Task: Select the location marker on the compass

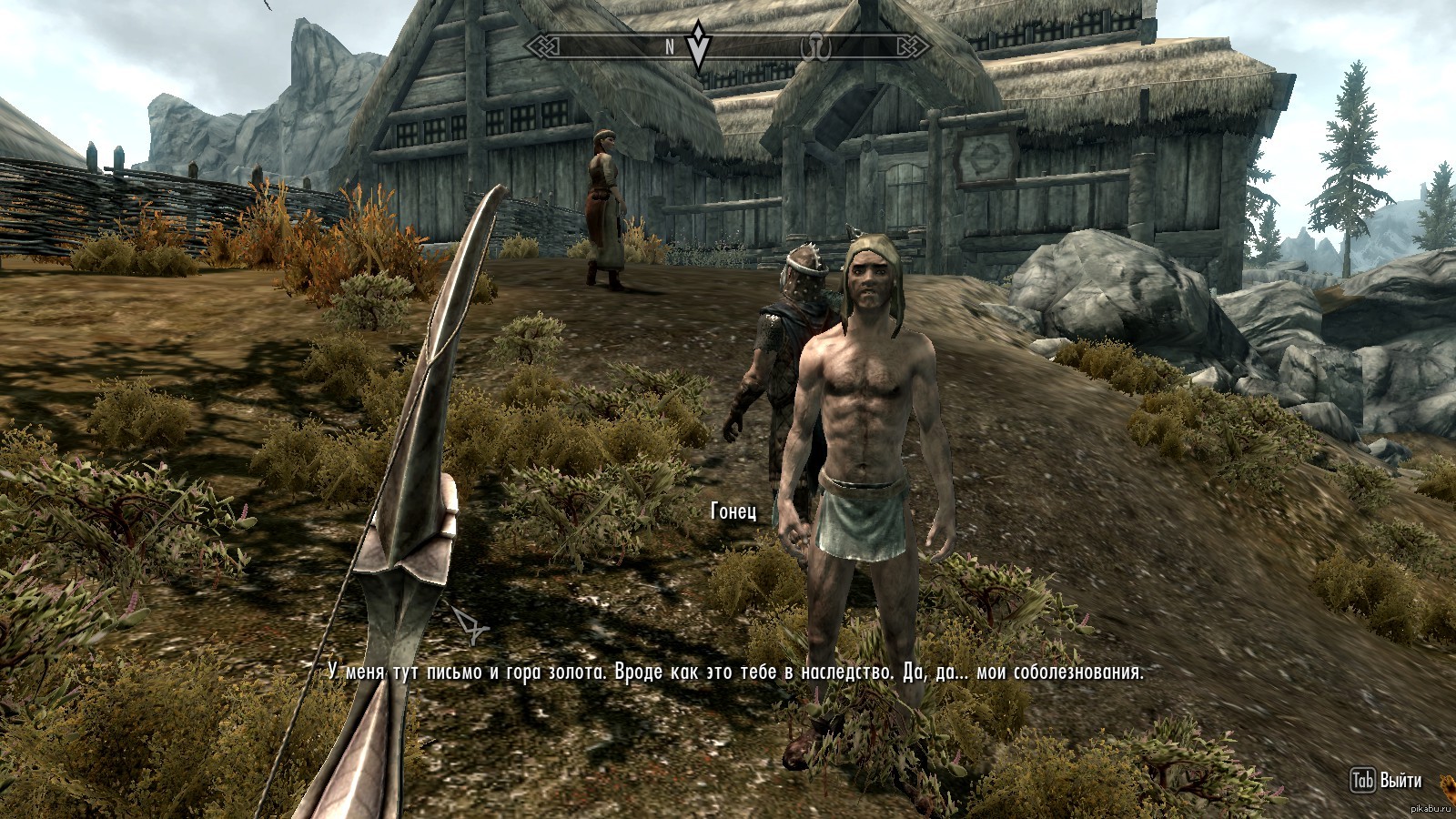Action: (812, 46)
